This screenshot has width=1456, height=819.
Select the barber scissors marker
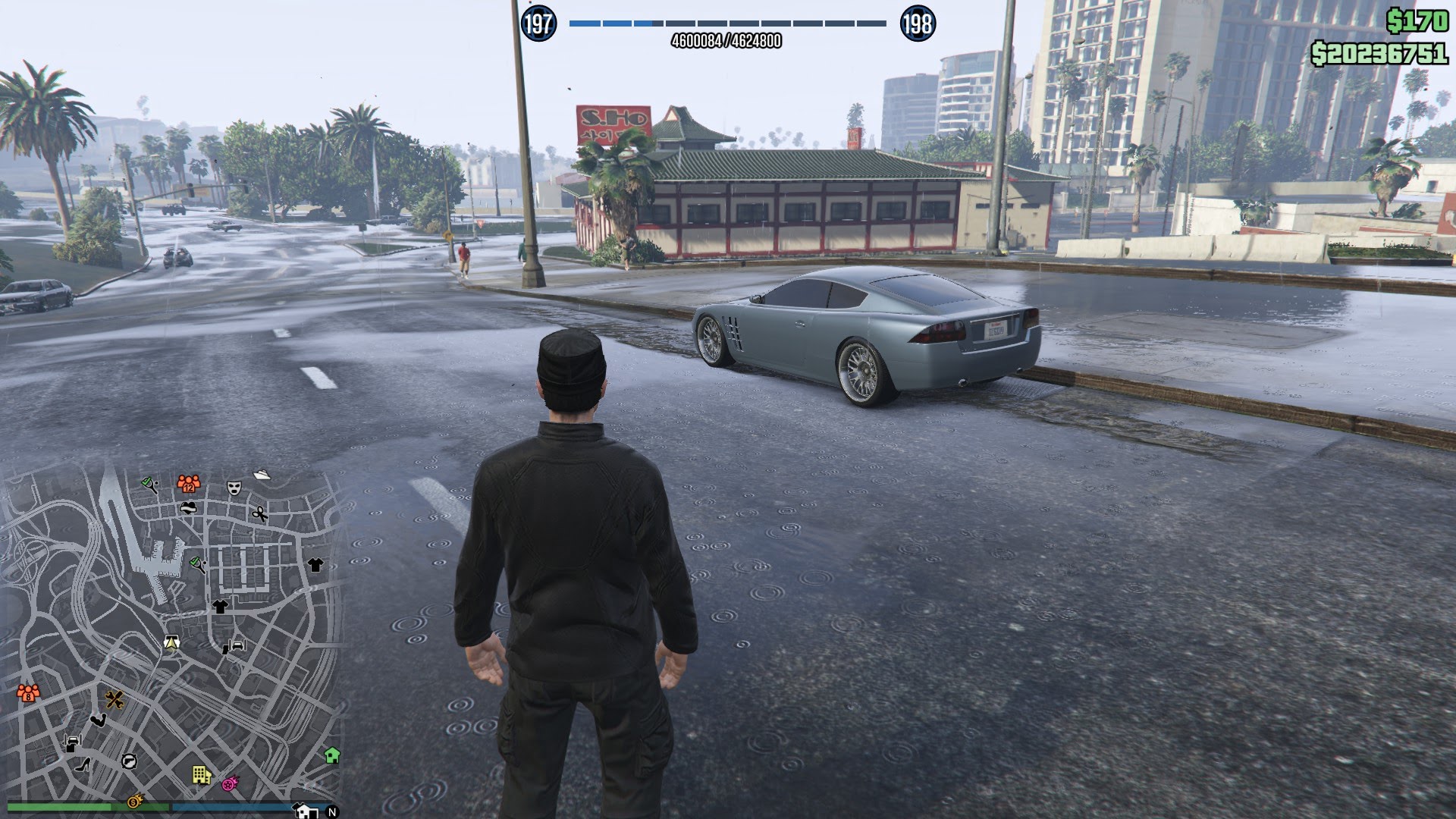click(x=259, y=514)
